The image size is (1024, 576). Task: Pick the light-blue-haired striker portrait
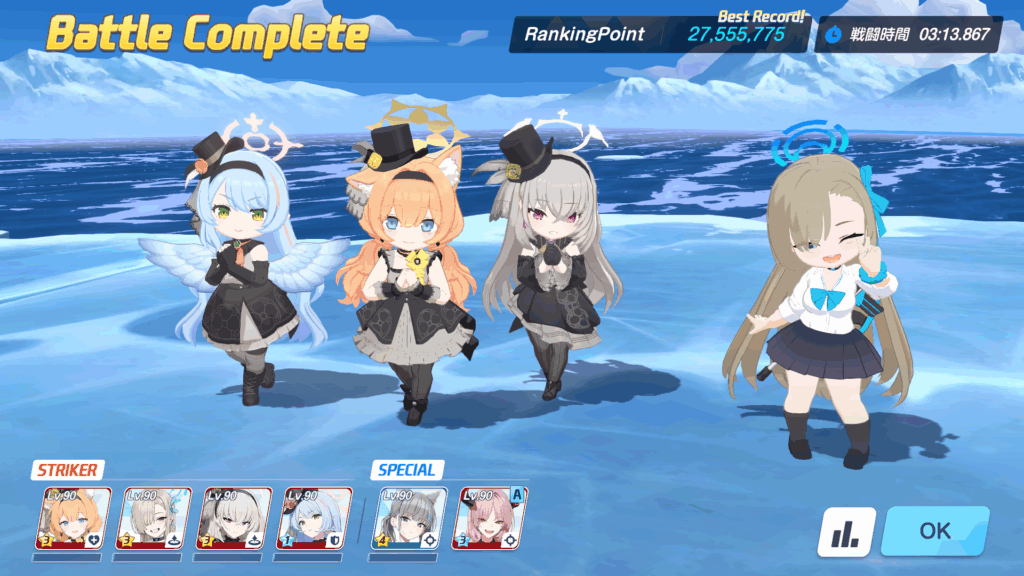tap(313, 516)
